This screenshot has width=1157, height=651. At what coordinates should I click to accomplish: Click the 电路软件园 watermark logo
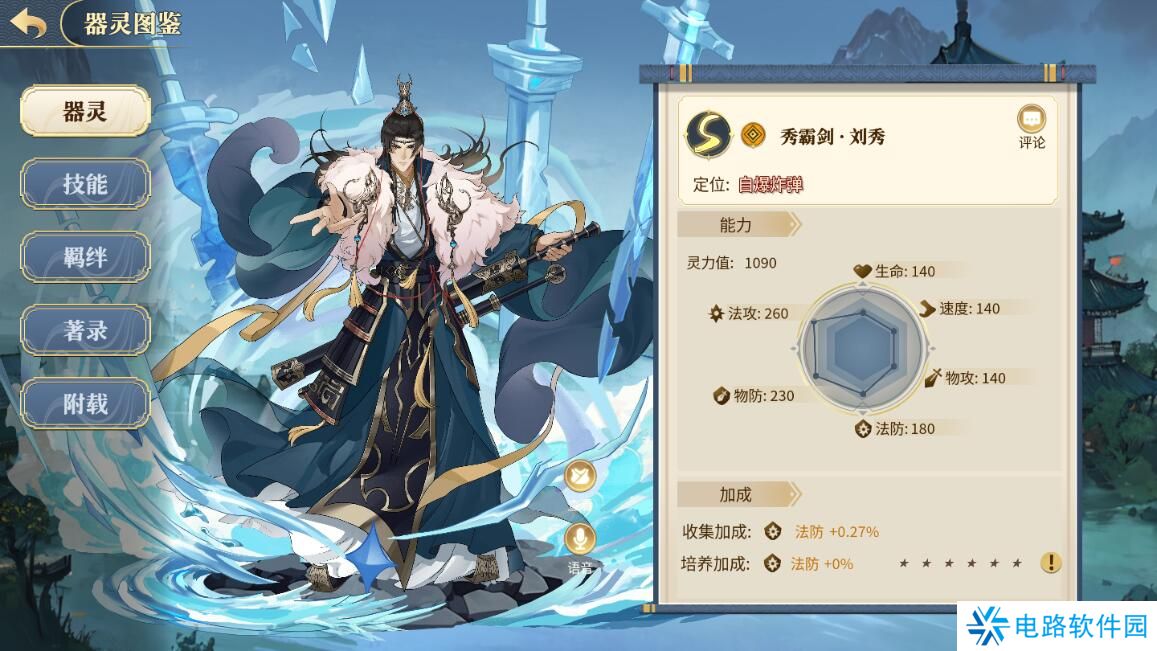[x=1056, y=627]
